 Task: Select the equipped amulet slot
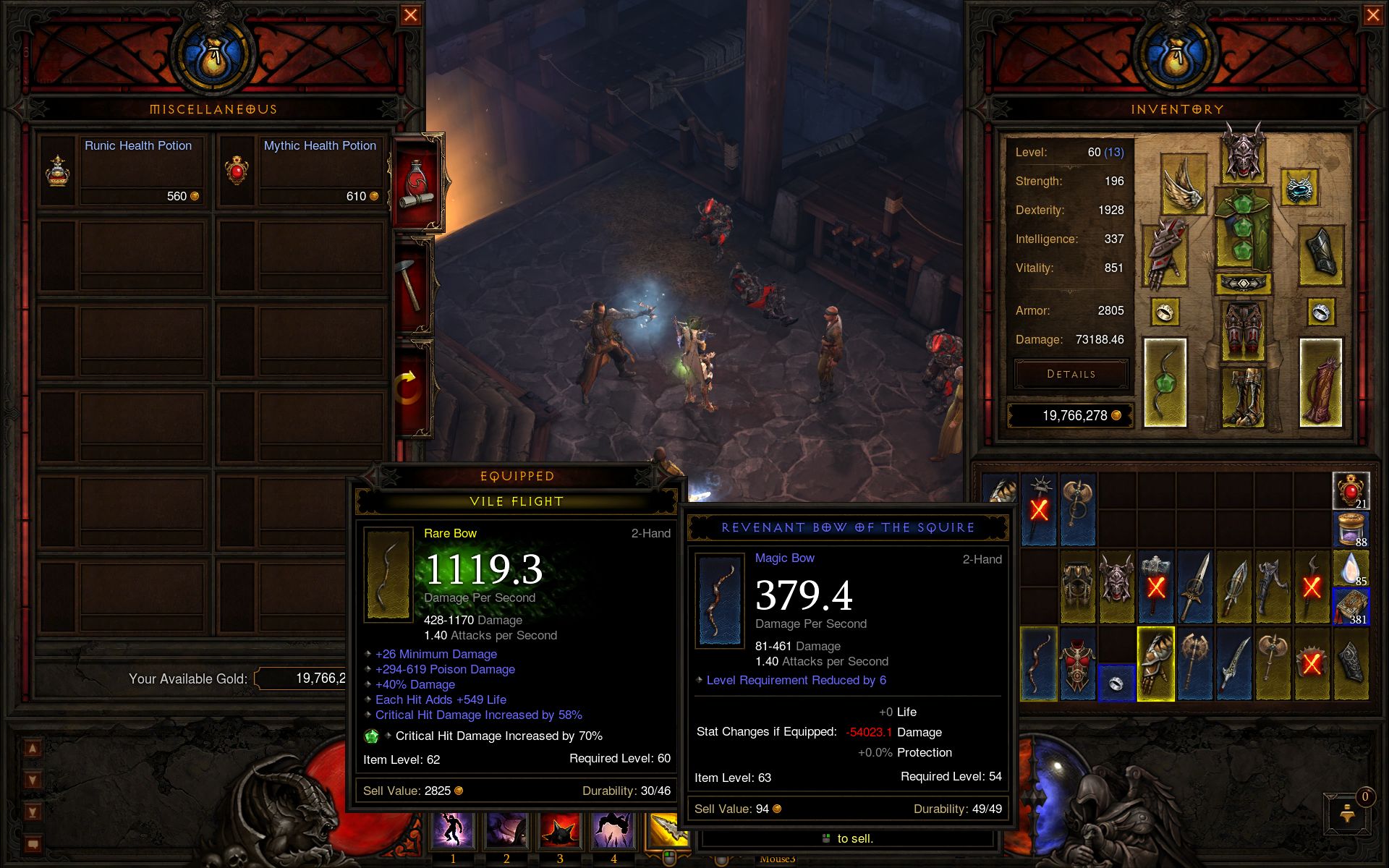click(1300, 187)
